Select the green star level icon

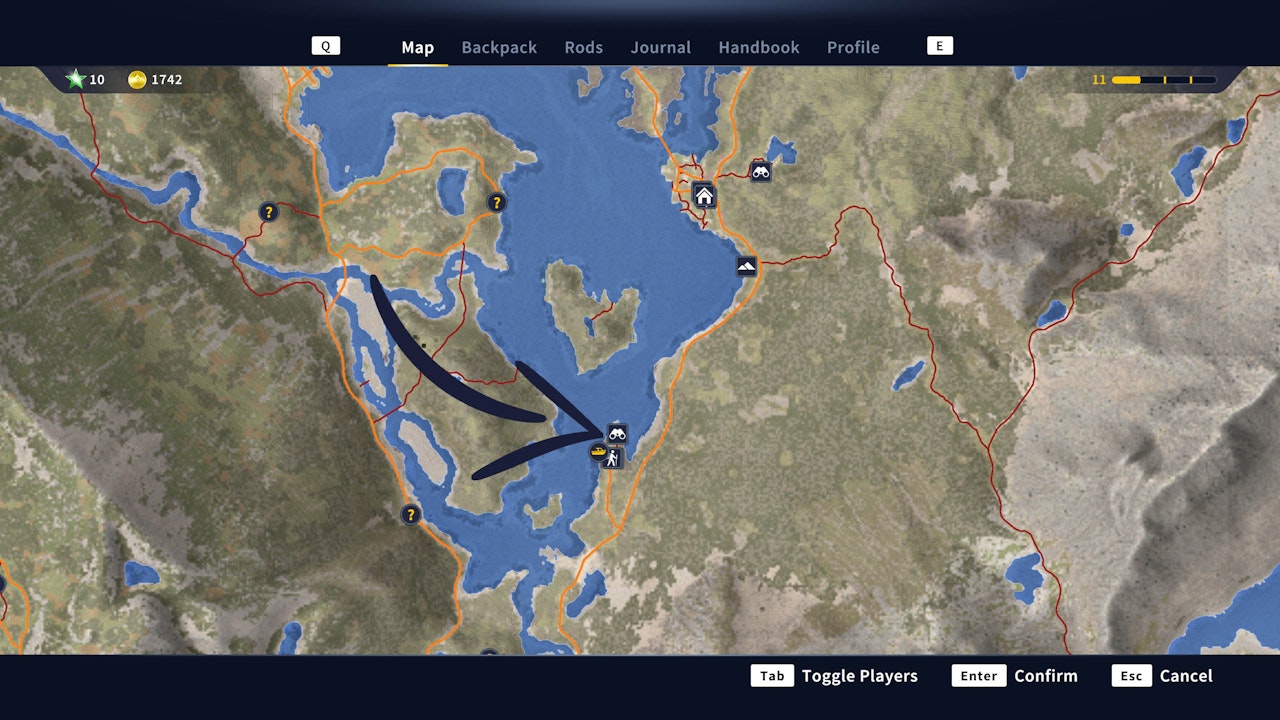(77, 78)
